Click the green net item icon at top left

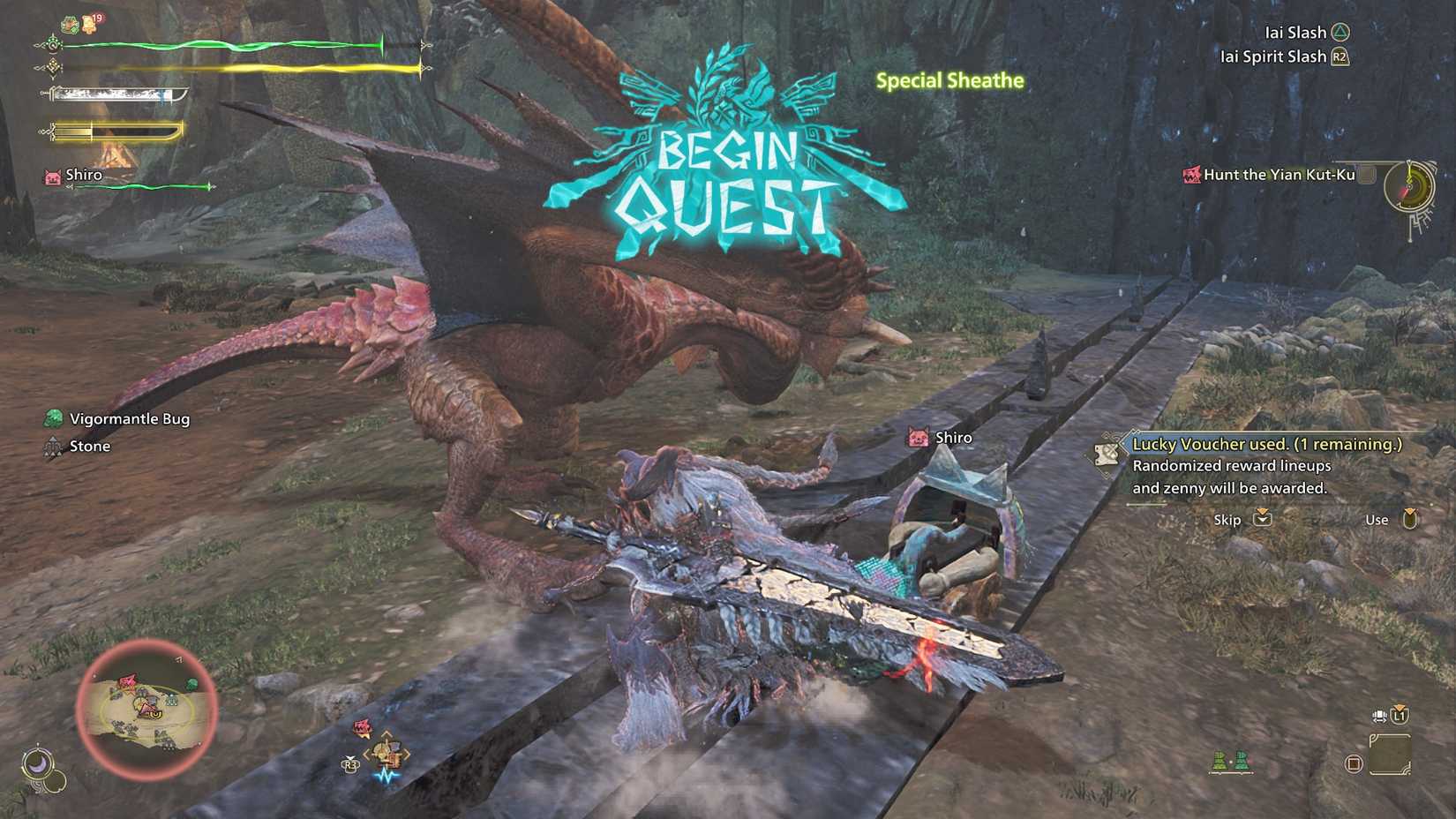point(69,24)
